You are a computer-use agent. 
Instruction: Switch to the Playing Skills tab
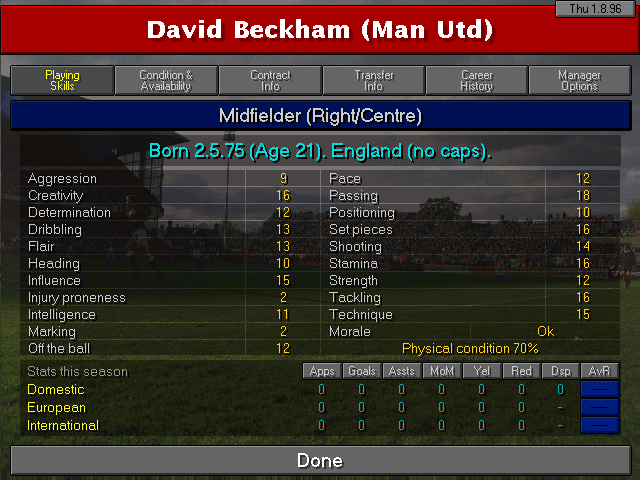(62, 81)
